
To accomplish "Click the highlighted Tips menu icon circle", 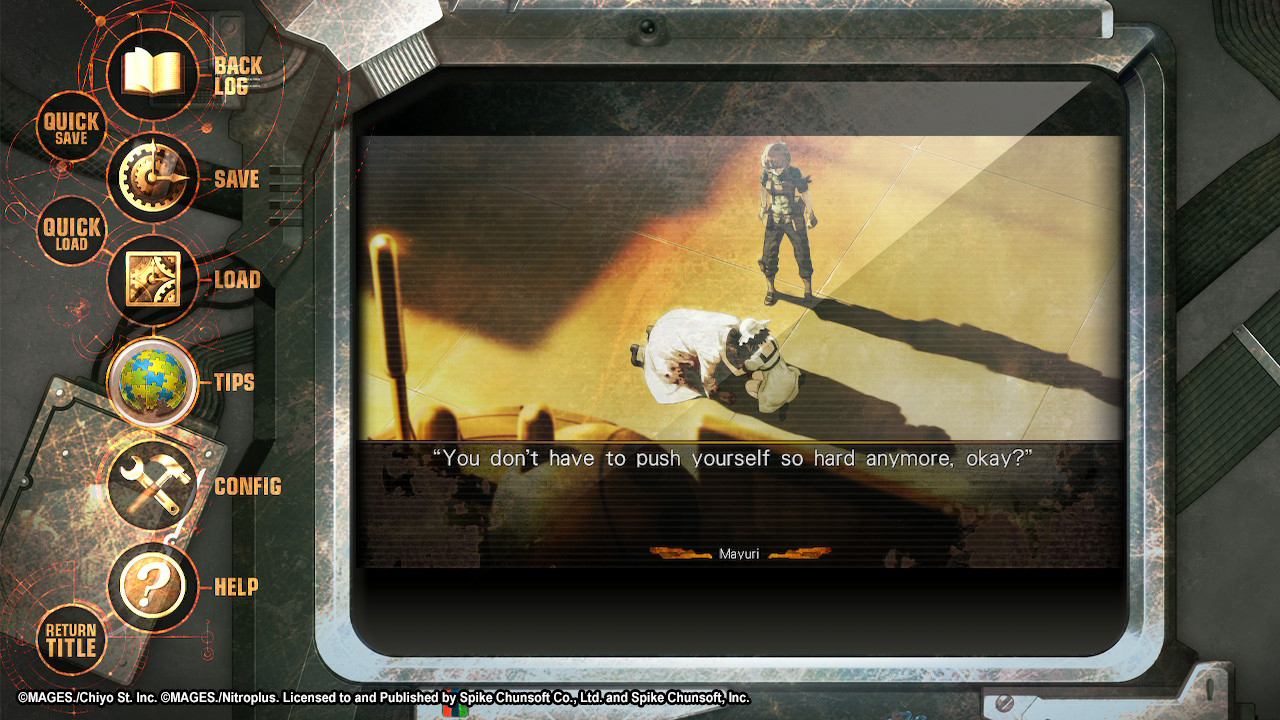I will (152, 383).
